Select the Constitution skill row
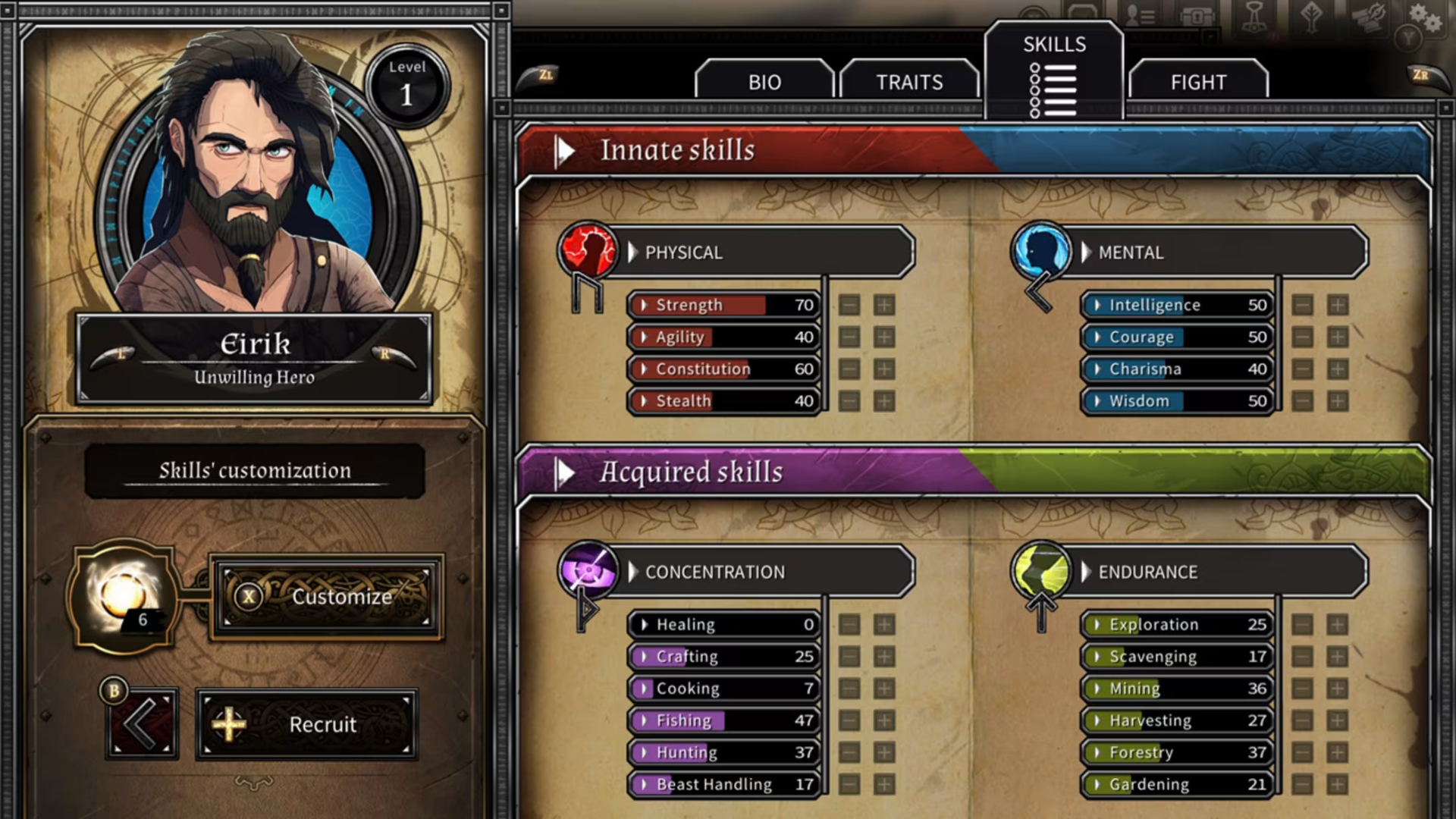Image resolution: width=1456 pixels, height=819 pixels. click(724, 369)
